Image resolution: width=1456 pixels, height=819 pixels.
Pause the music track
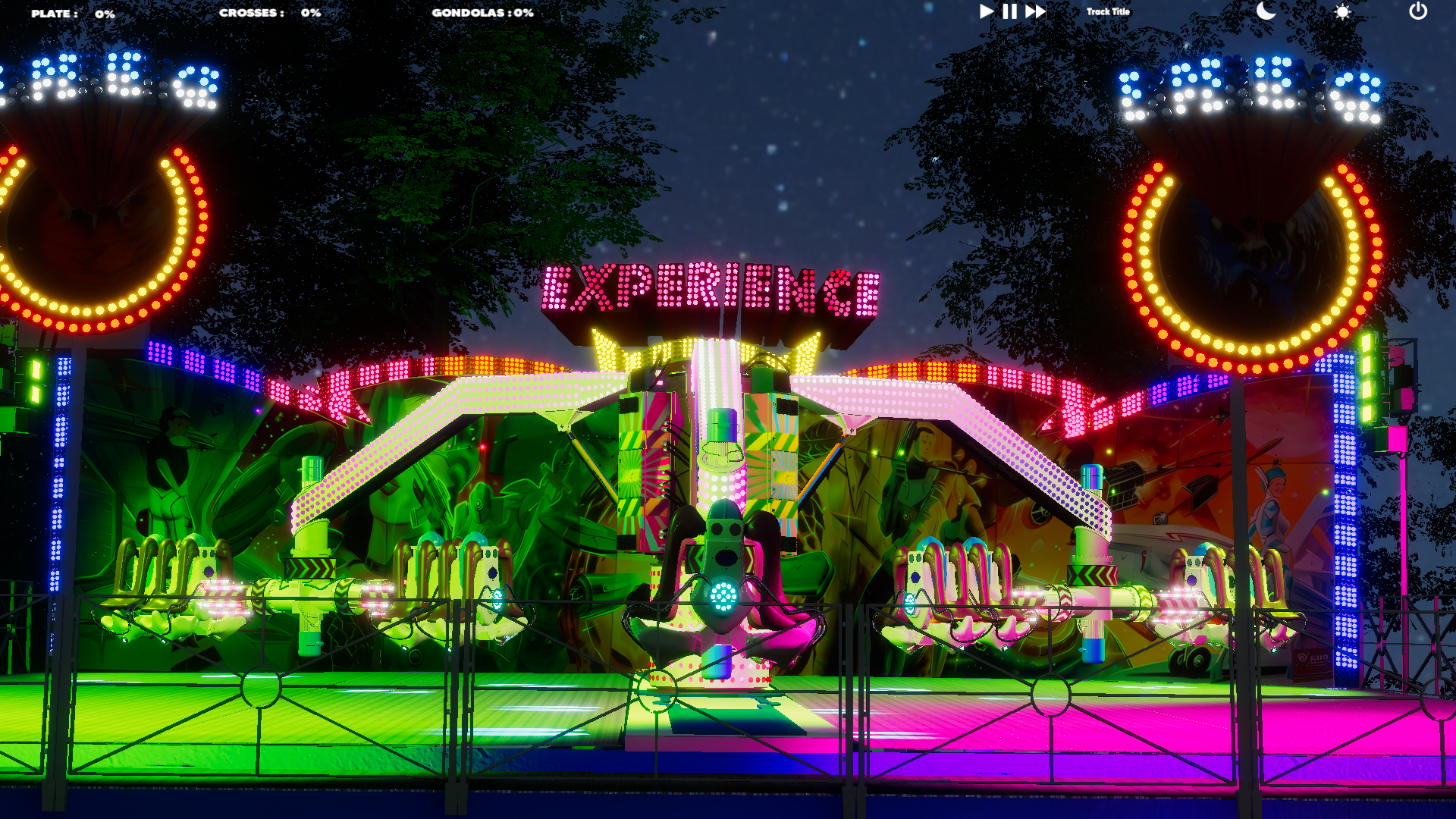1009,11
